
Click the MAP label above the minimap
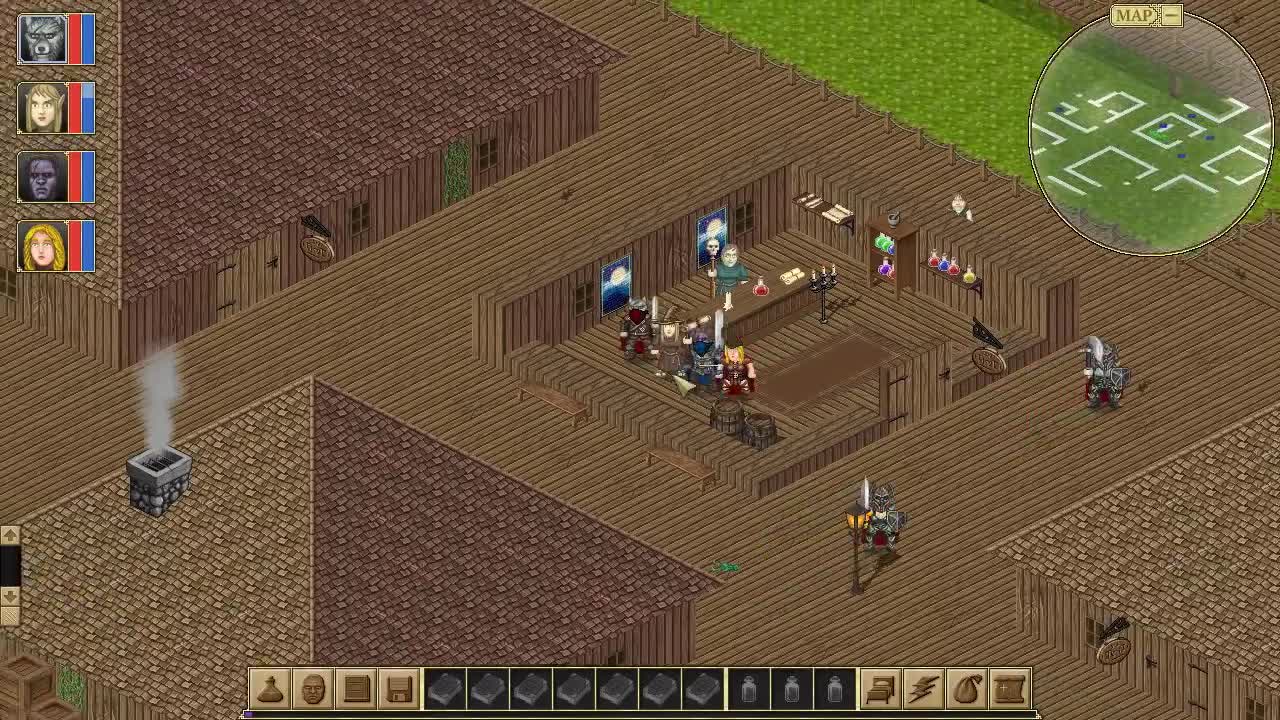[1135, 16]
